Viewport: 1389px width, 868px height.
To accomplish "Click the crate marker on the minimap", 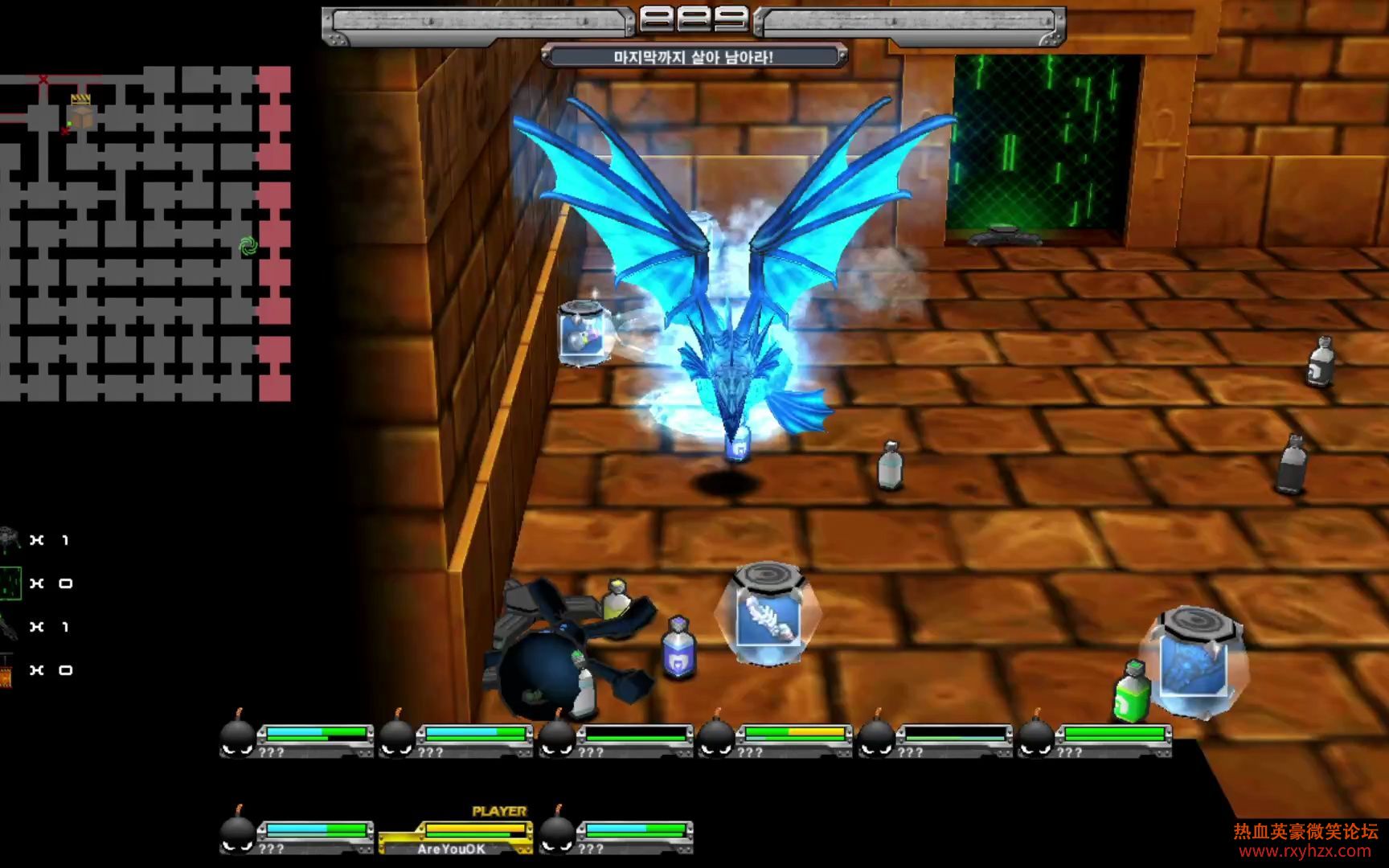I will point(80,112).
